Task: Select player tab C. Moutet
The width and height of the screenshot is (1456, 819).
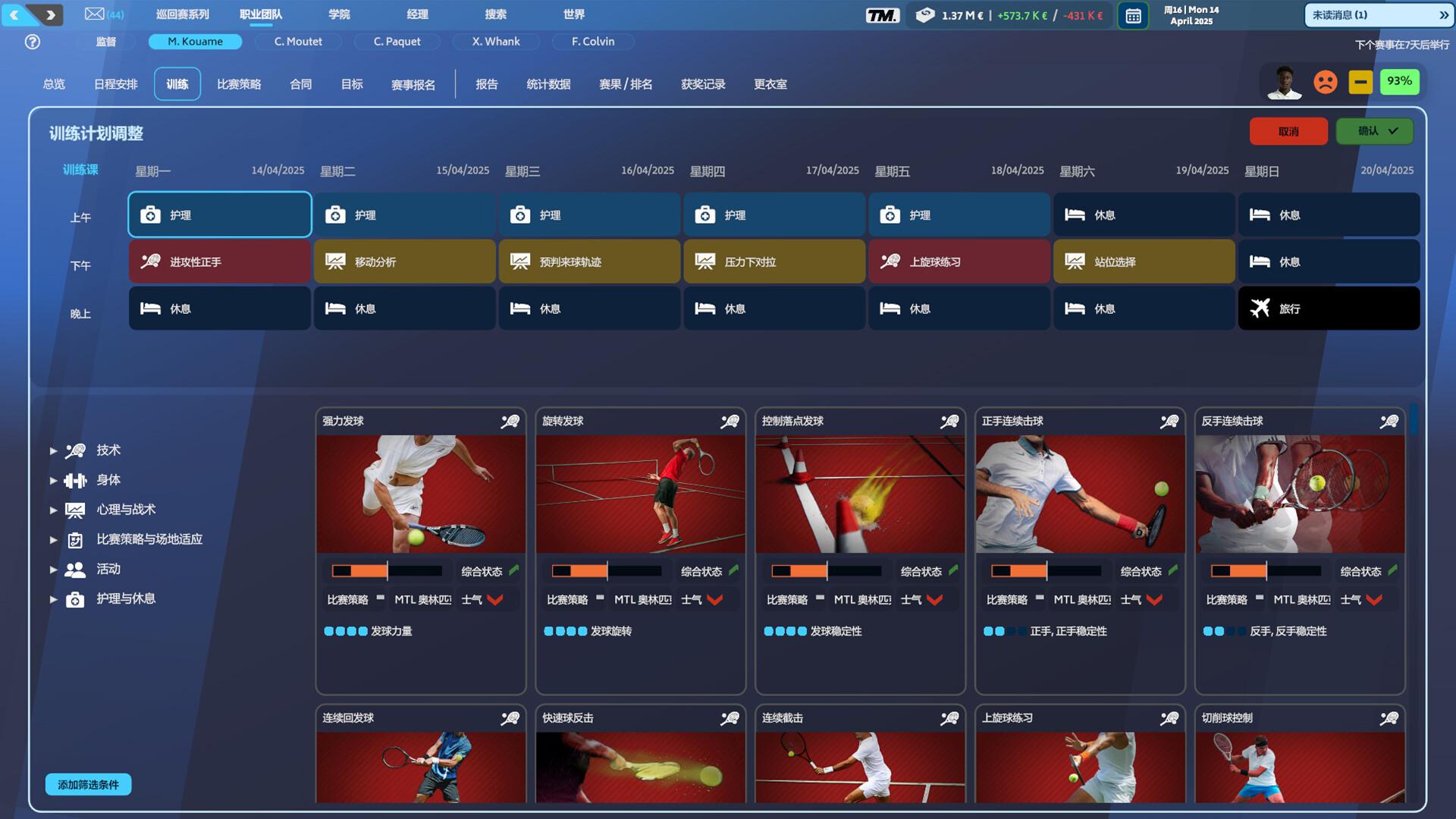Action: pos(298,42)
